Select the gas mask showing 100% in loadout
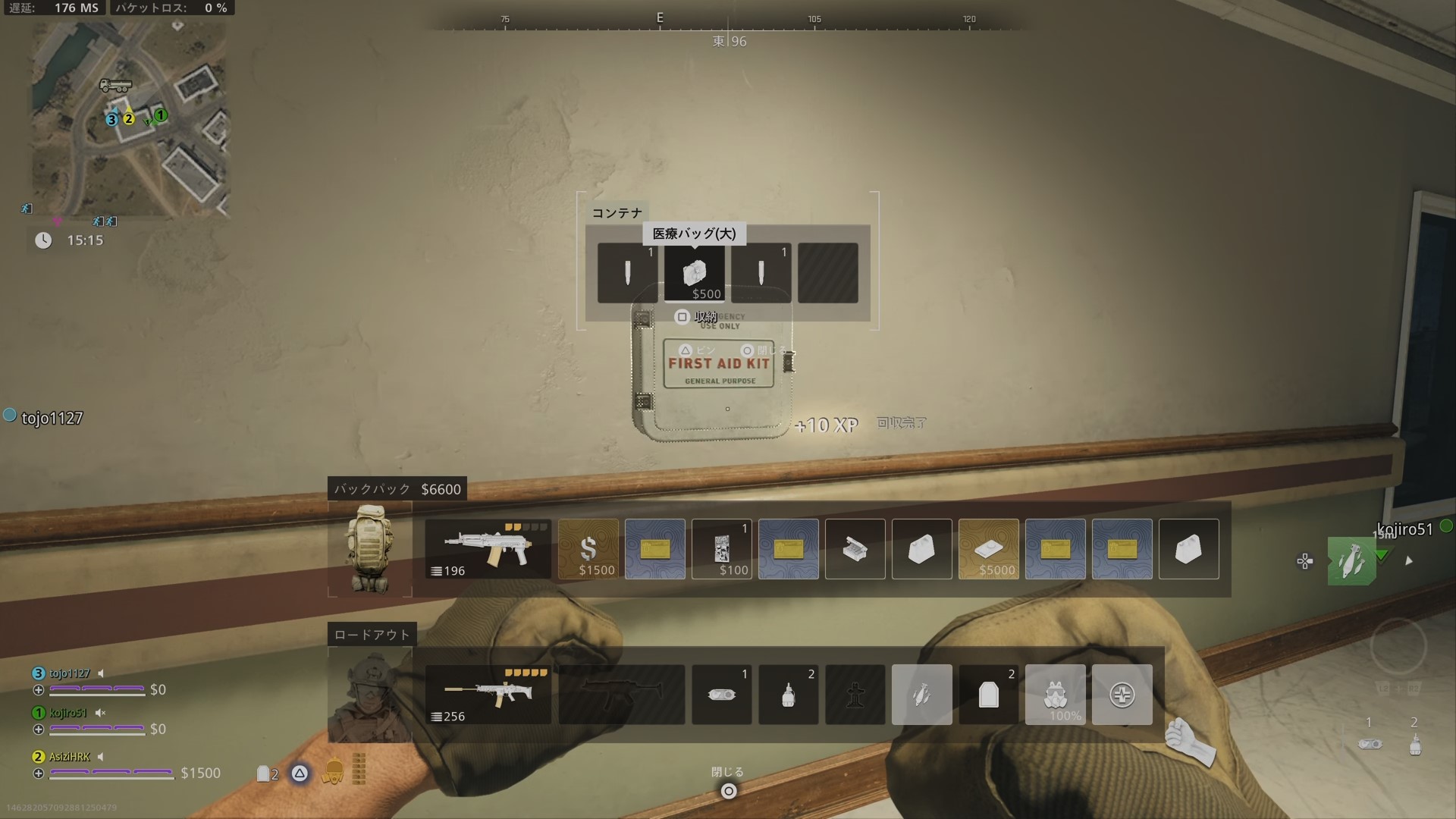Image resolution: width=1456 pixels, height=819 pixels. (x=1056, y=694)
